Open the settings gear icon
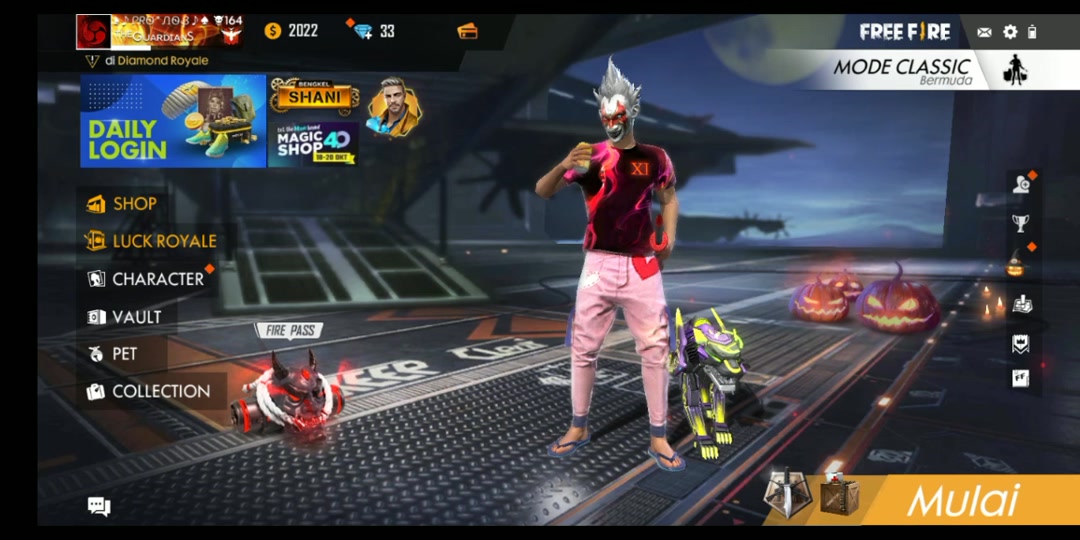1080x540 pixels. pyautogui.click(x=1010, y=32)
